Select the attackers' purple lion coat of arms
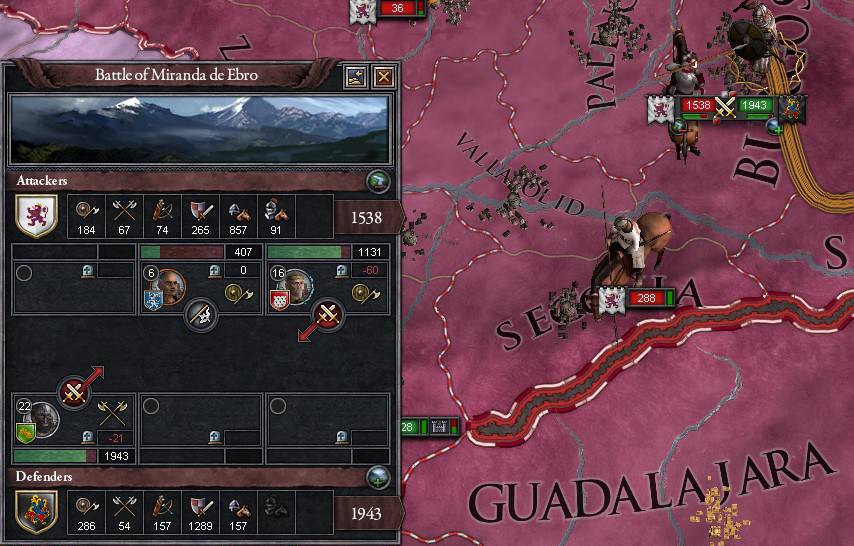Screen dimensions: 854x546 [33, 213]
